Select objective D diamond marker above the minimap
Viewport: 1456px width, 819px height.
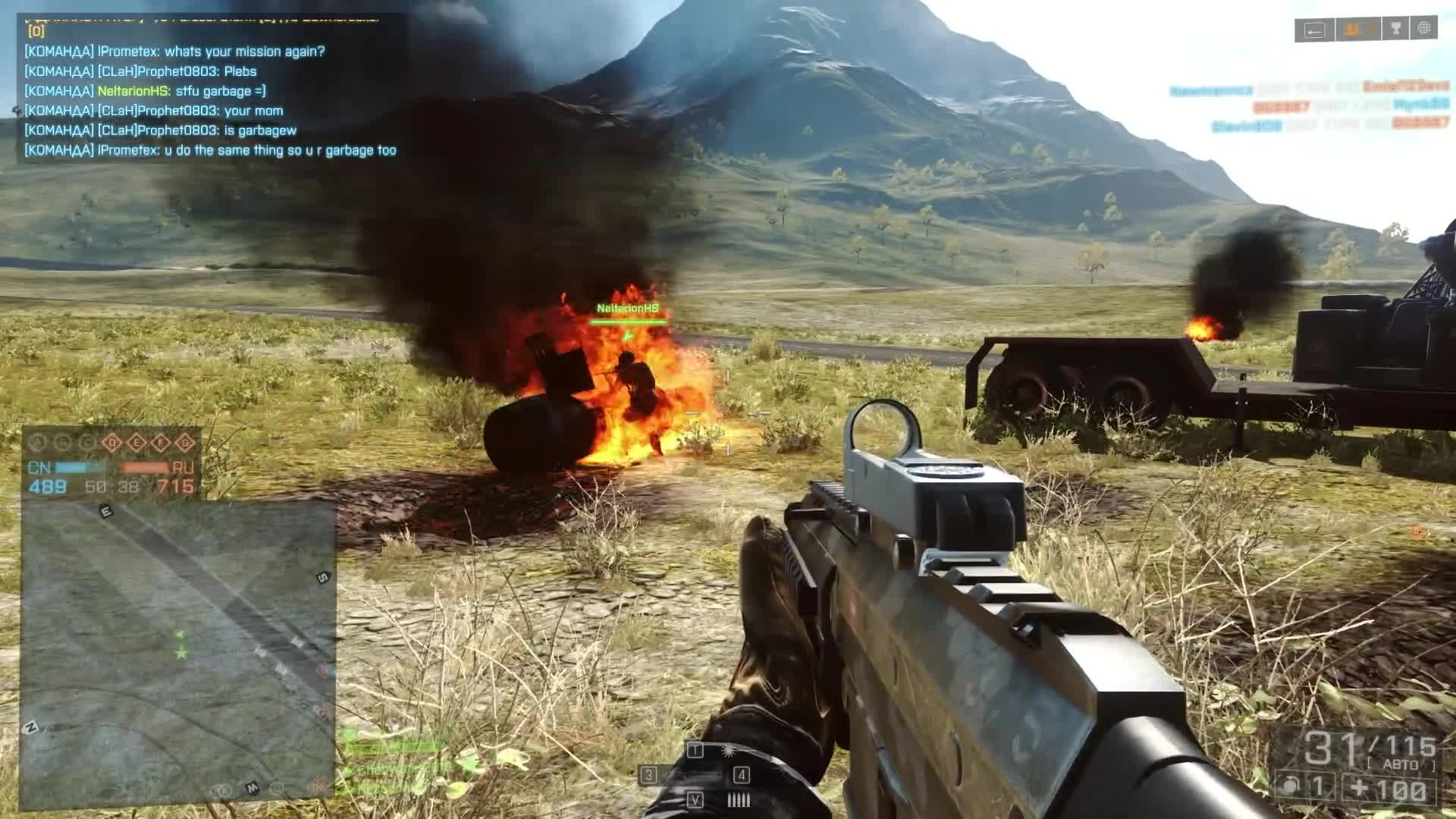tap(112, 441)
